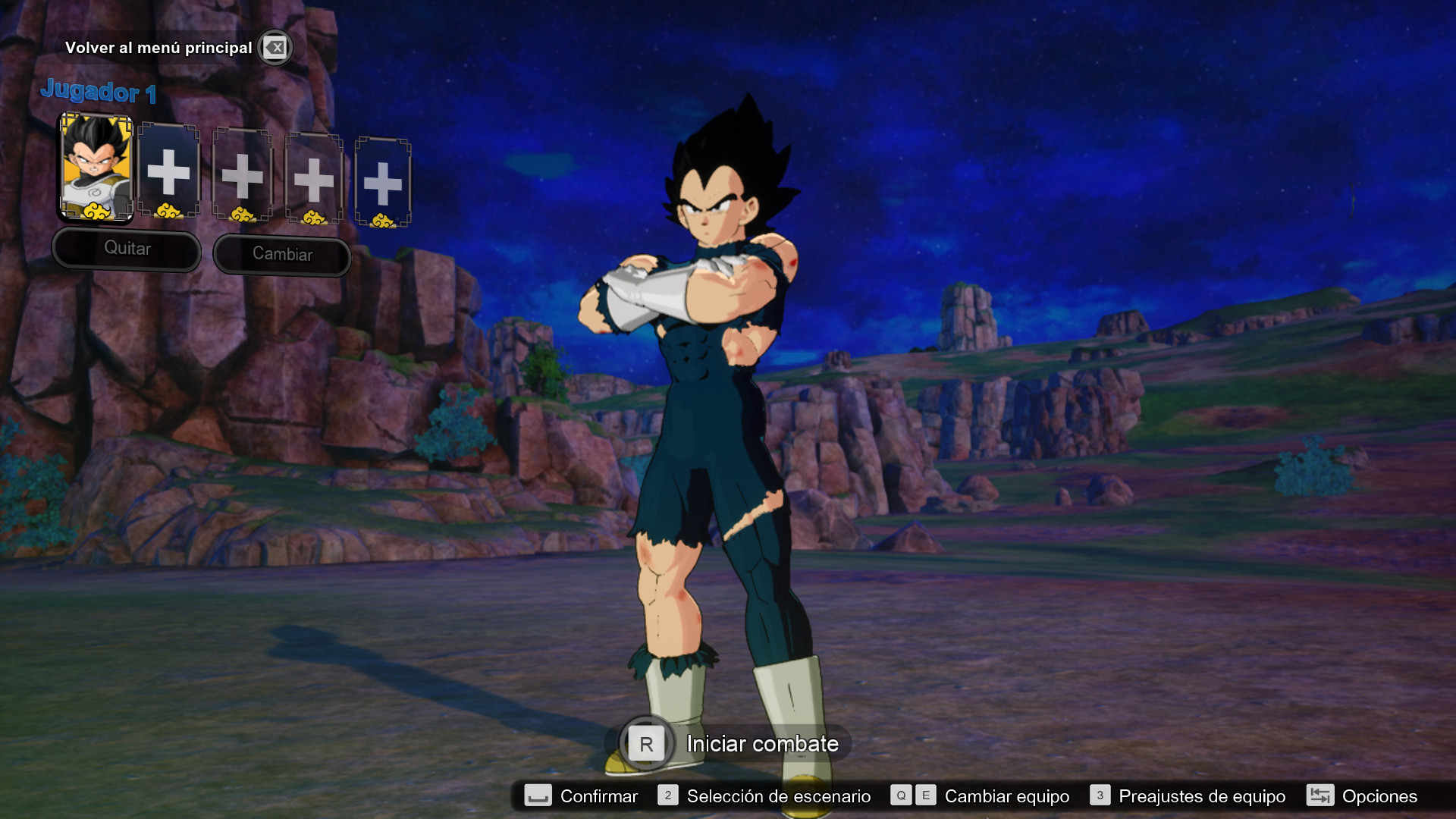Image resolution: width=1456 pixels, height=819 pixels.
Task: Click the 2 key icon for Selección de escenario
Action: click(667, 796)
